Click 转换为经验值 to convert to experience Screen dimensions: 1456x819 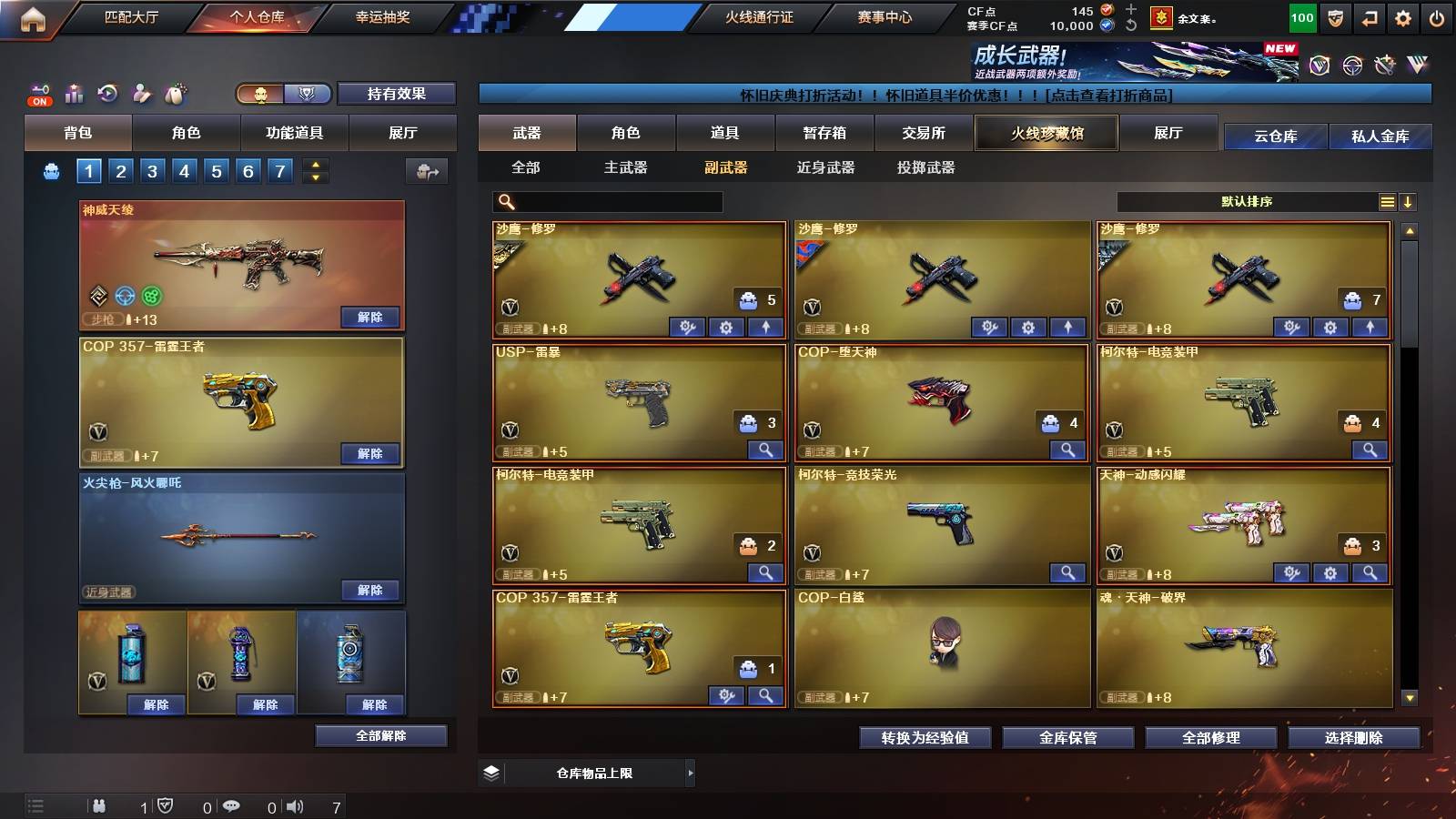coord(925,738)
